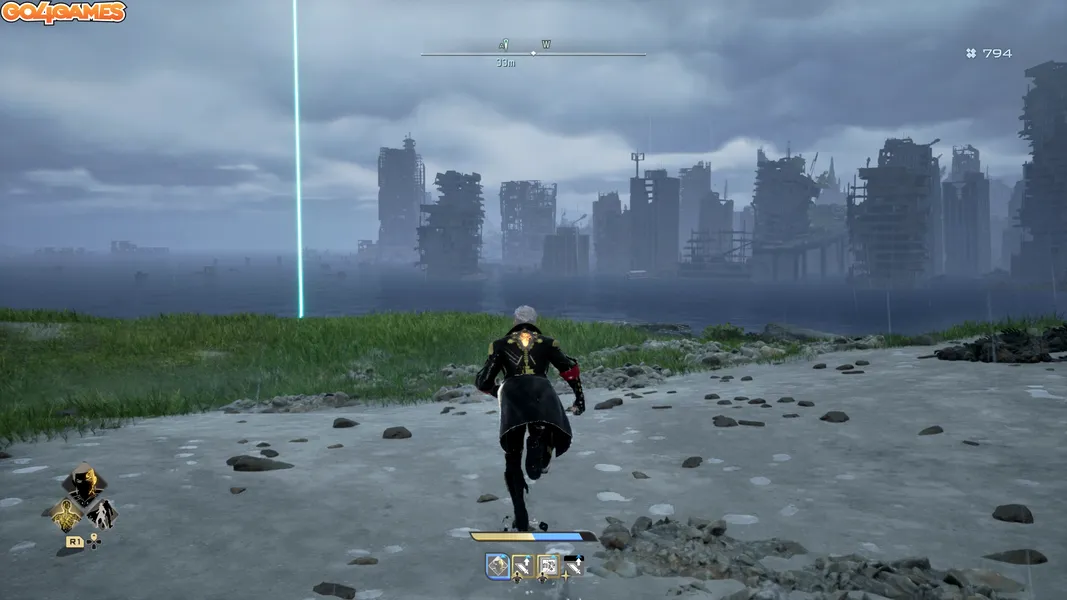Click the waypoint marker on the compass
This screenshot has height=600, width=1067.
point(504,45)
